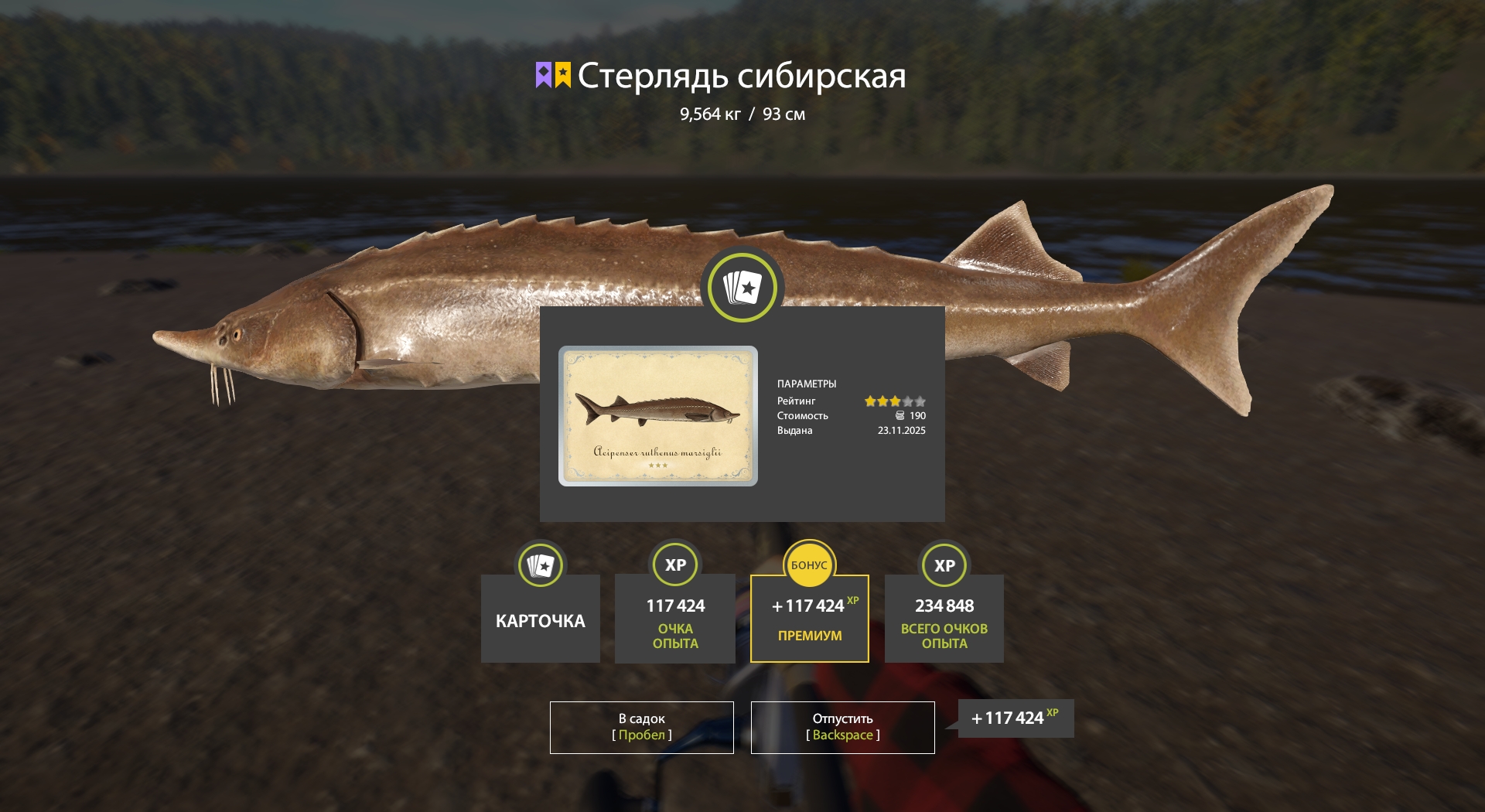Image resolution: width=1485 pixels, height=812 pixels.
Task: Click the yellow БОНУС badge icon
Action: pos(809,565)
